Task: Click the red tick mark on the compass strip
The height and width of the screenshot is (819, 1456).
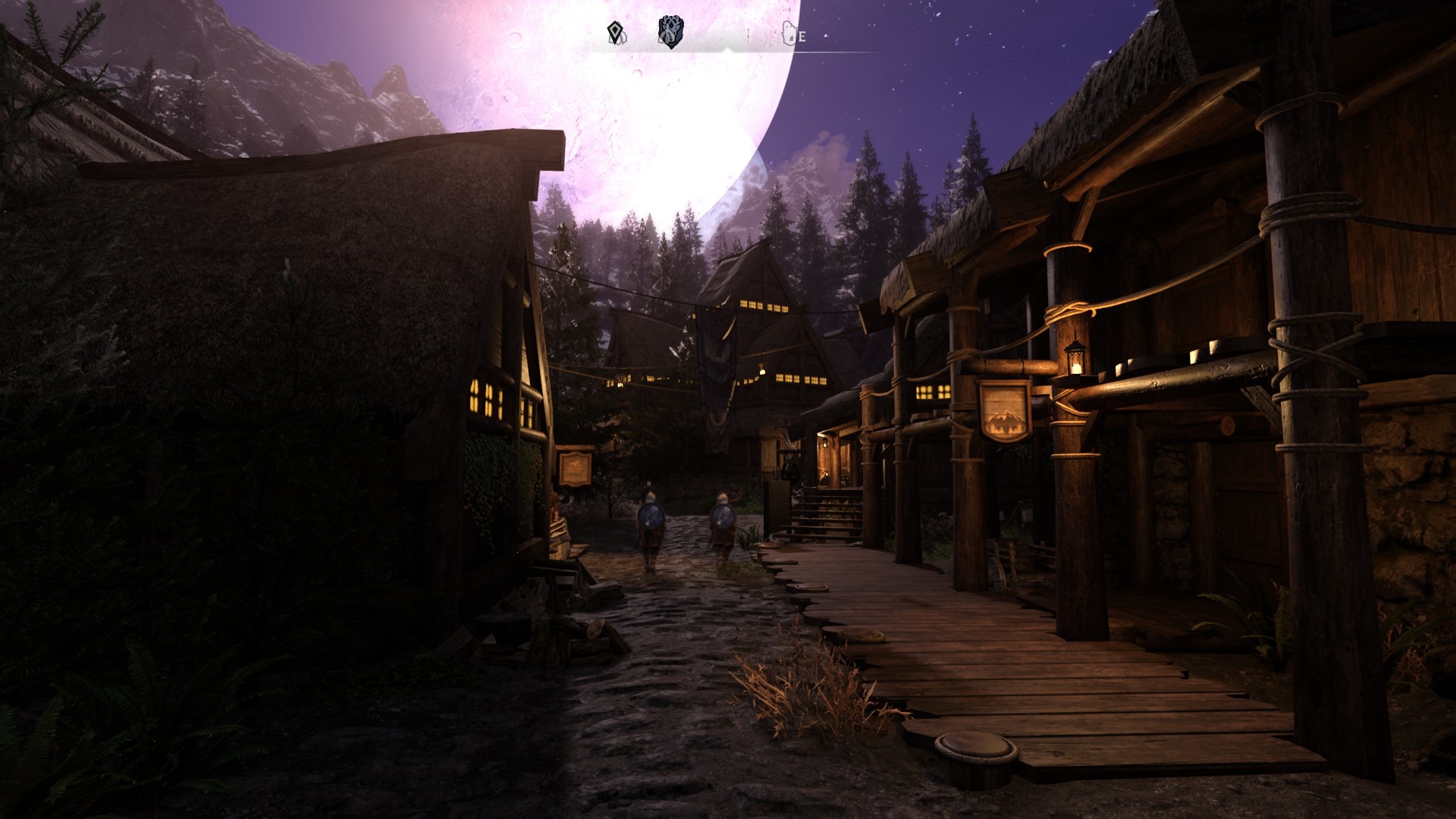Action: (x=748, y=34)
